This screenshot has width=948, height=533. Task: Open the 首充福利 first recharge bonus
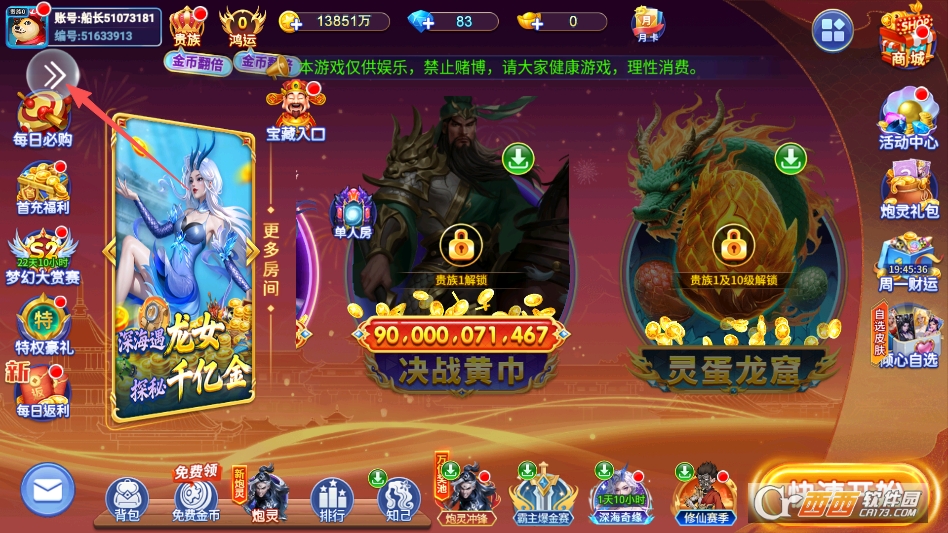pyautogui.click(x=42, y=189)
